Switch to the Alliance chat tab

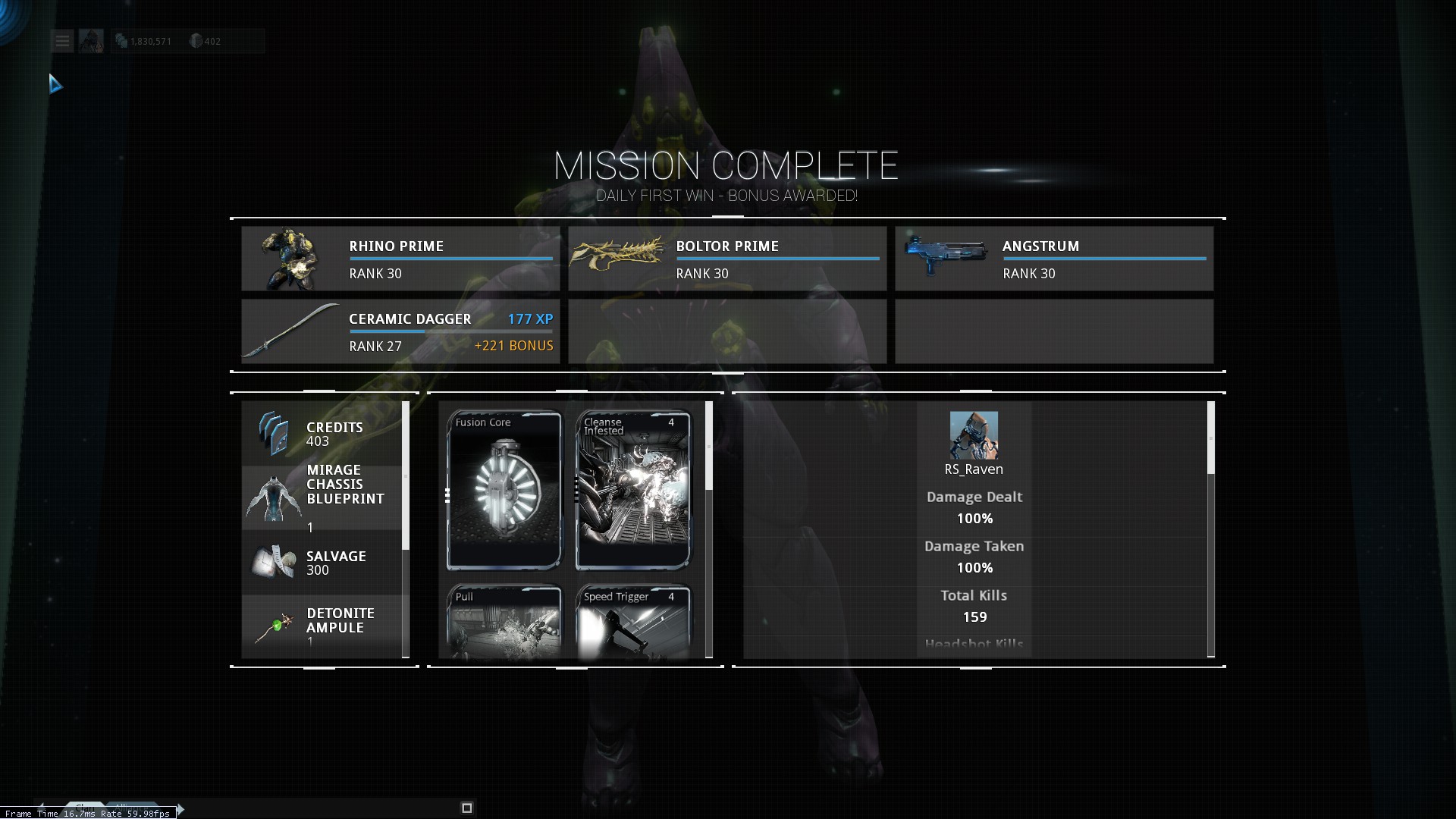pos(133,807)
